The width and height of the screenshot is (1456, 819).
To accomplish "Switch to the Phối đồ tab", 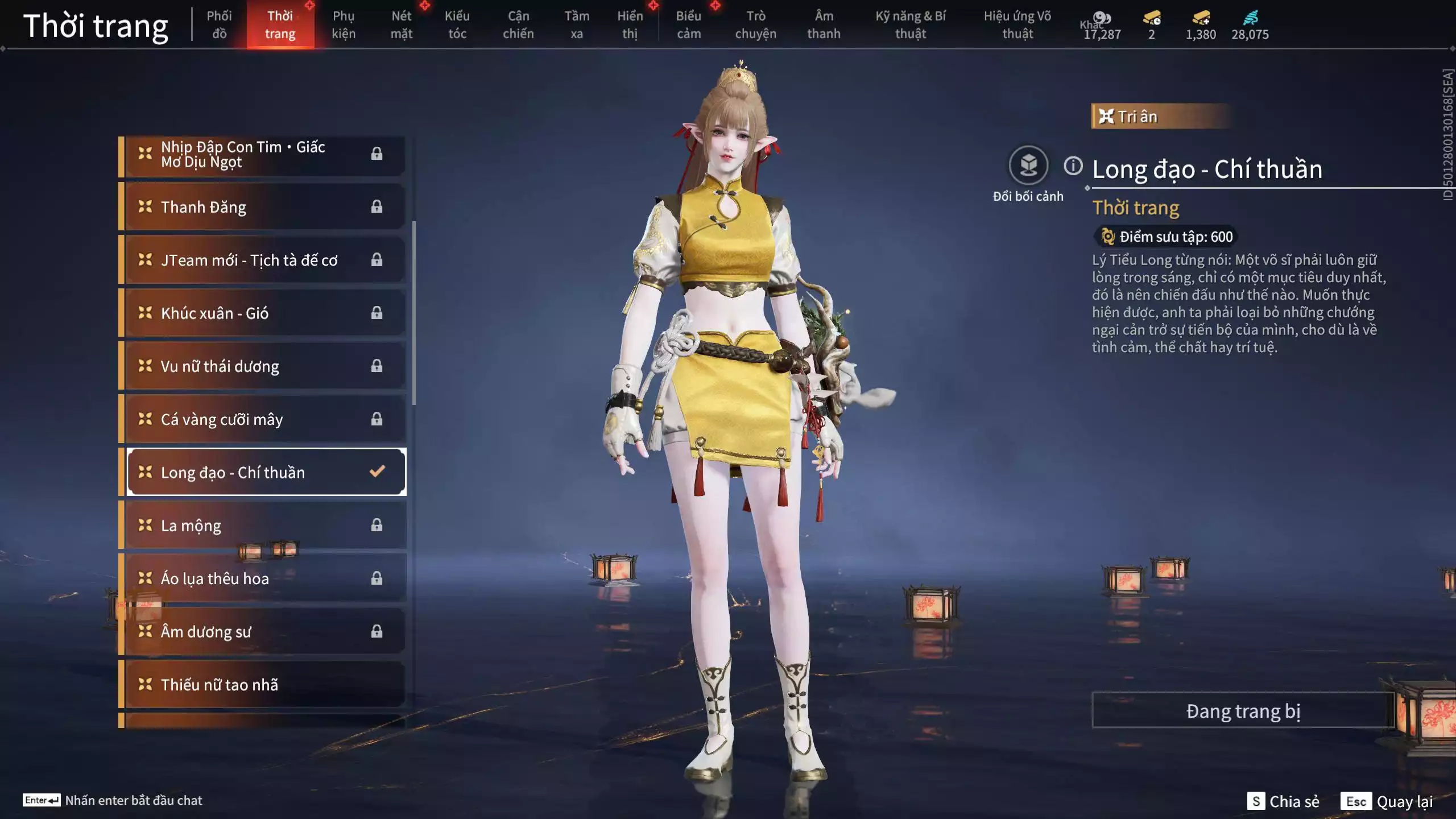I will click(x=219, y=24).
